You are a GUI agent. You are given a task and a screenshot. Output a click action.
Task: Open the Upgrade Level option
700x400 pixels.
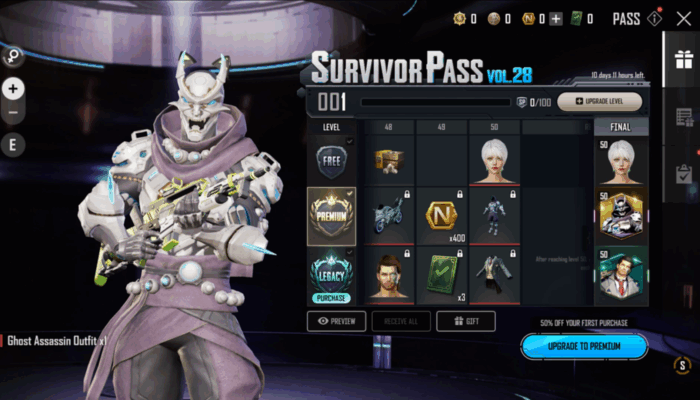coord(600,101)
